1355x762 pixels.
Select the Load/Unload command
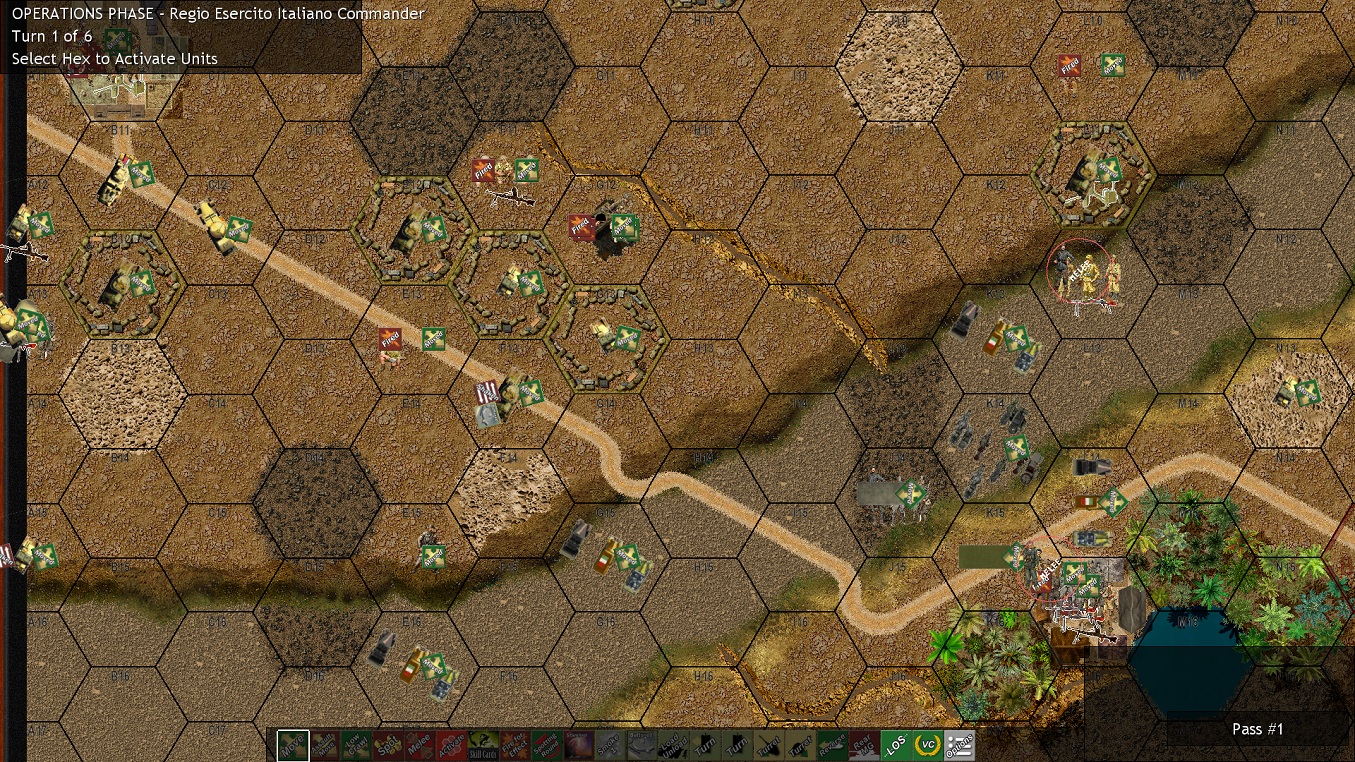tap(674, 746)
